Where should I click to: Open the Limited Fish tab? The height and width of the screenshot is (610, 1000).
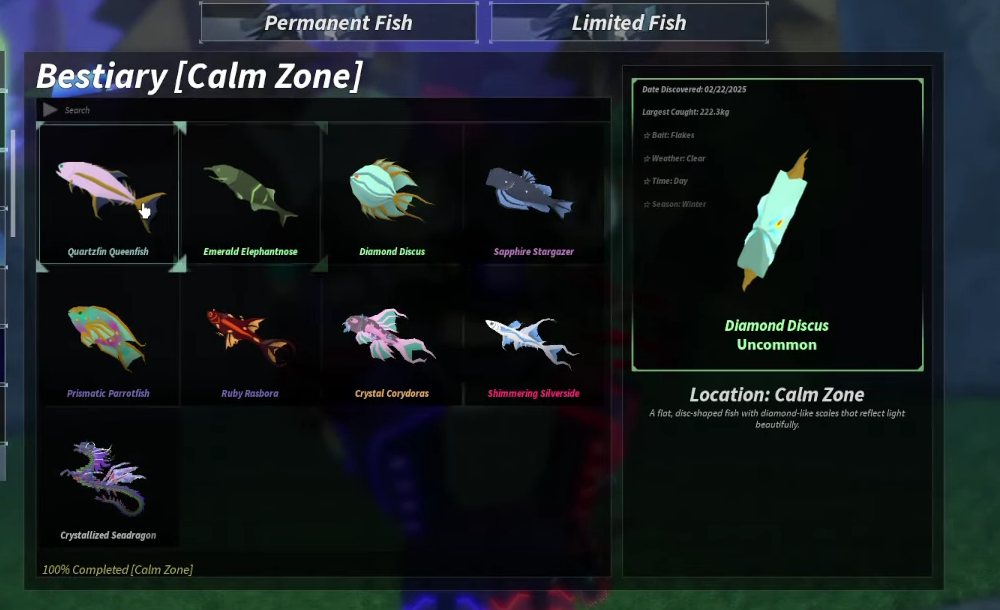point(628,23)
